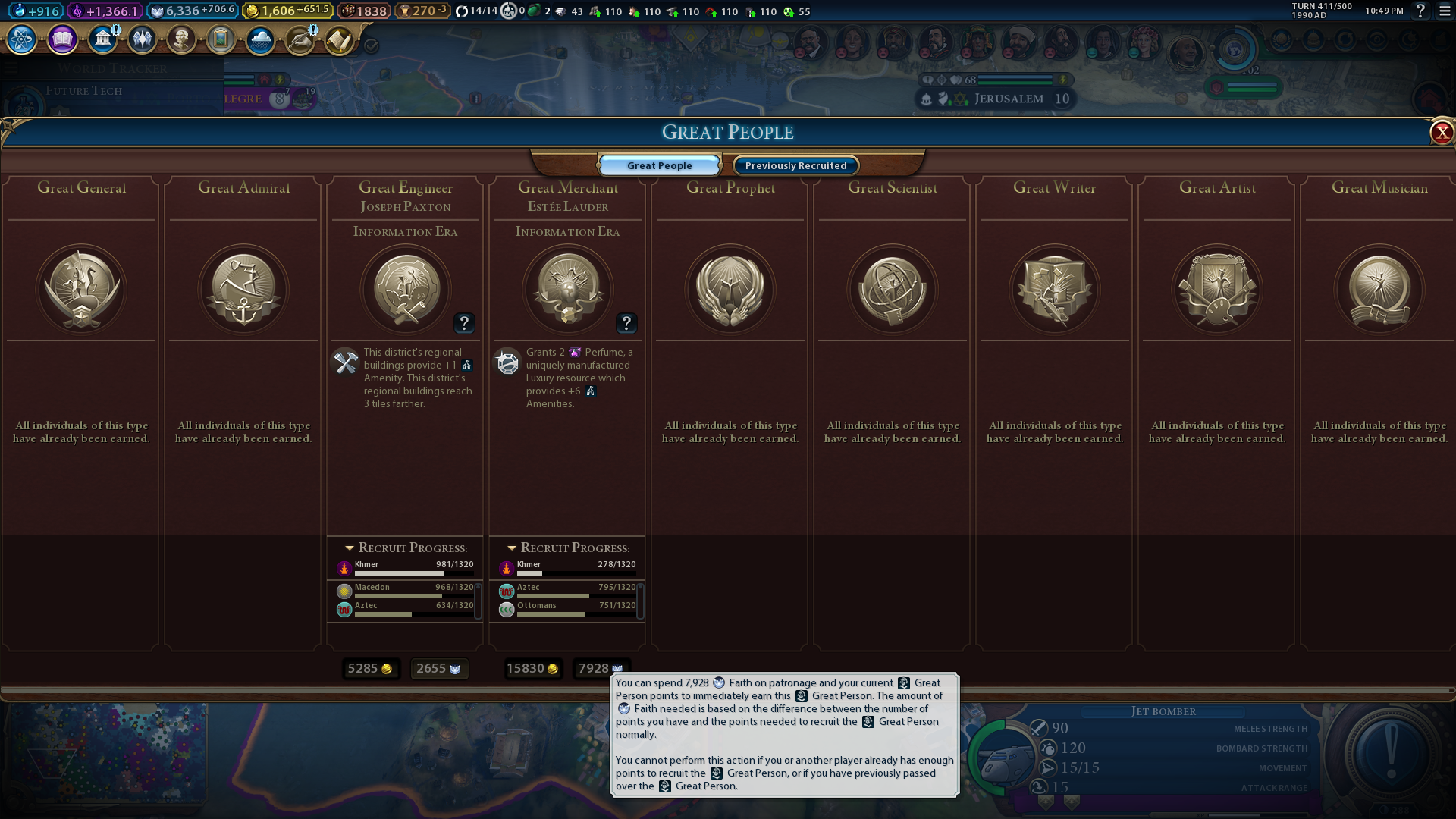Open the great works painting icon

pos(221,39)
